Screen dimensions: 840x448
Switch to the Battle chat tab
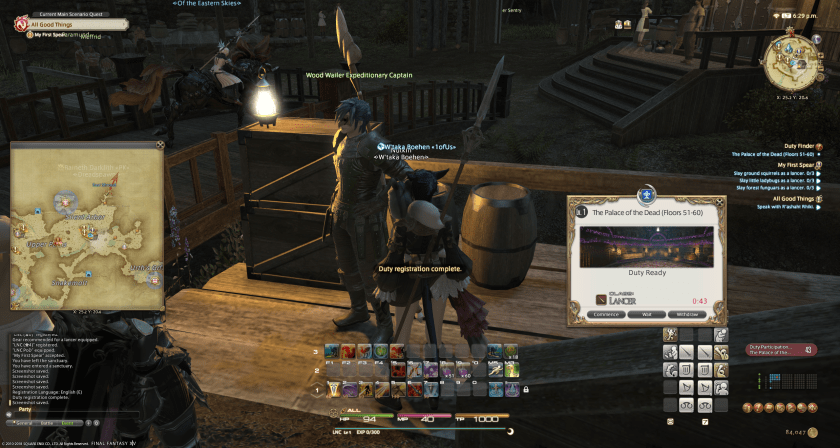[x=45, y=423]
